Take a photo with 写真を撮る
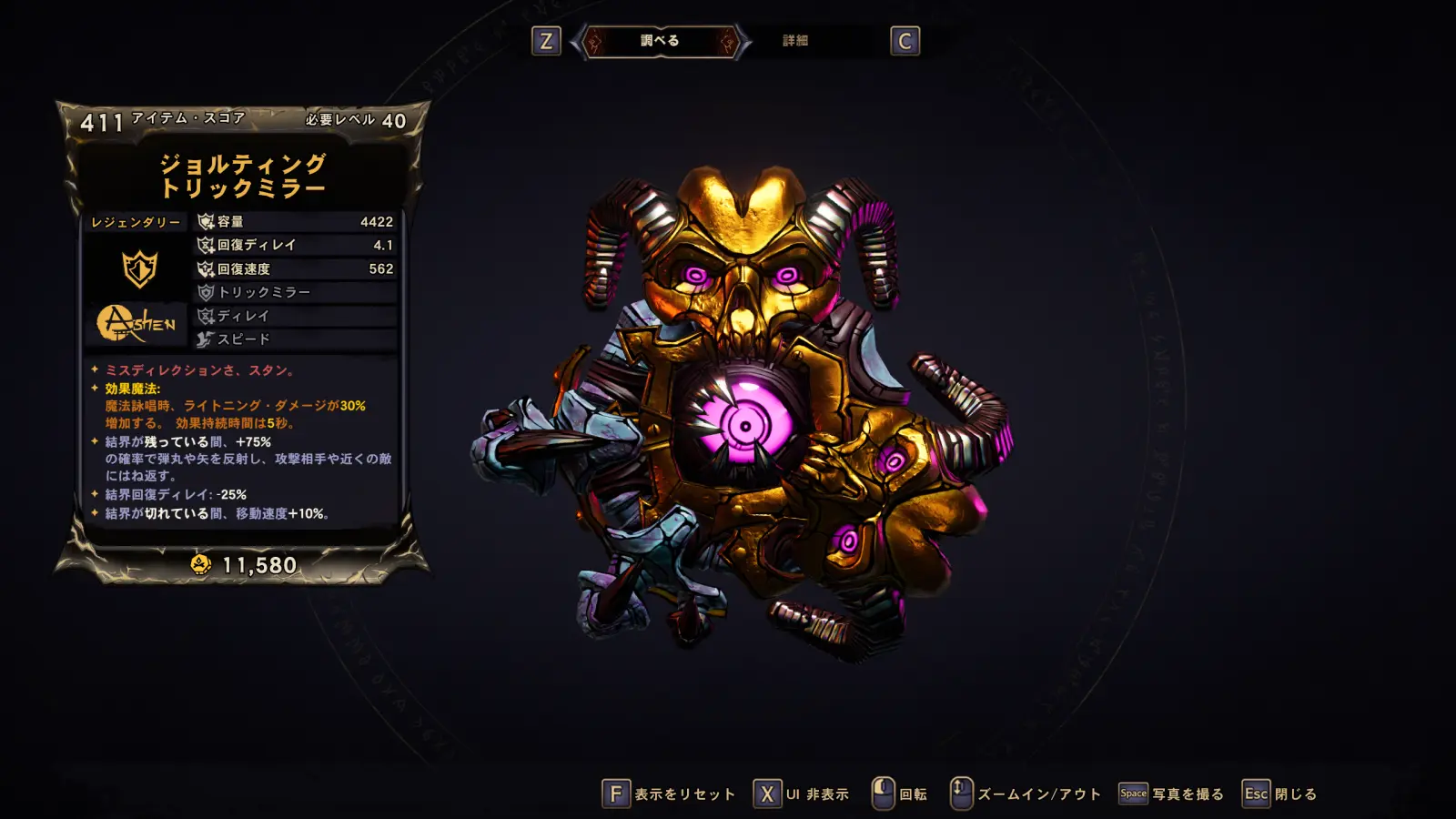 point(1171,794)
